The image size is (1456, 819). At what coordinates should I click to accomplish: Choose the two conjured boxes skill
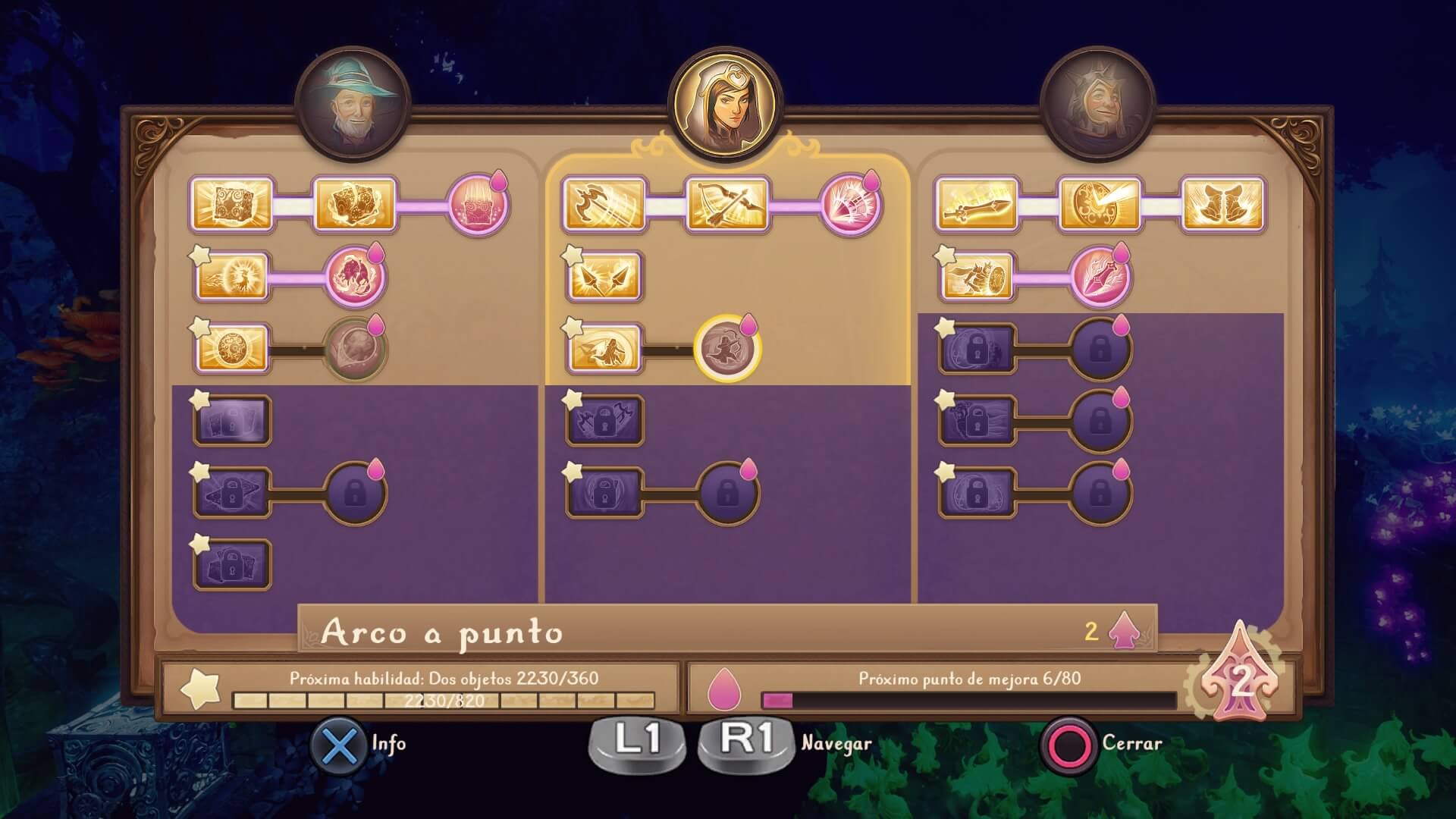tap(355, 205)
